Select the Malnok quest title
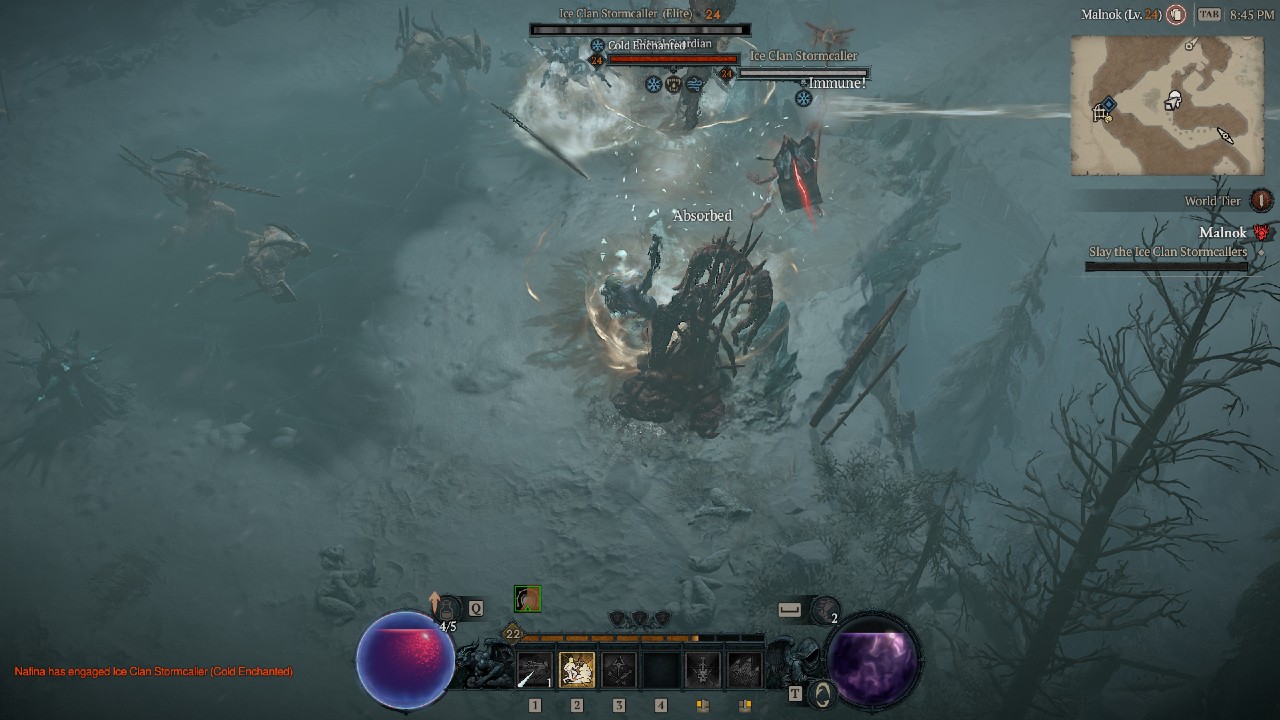 click(1224, 233)
